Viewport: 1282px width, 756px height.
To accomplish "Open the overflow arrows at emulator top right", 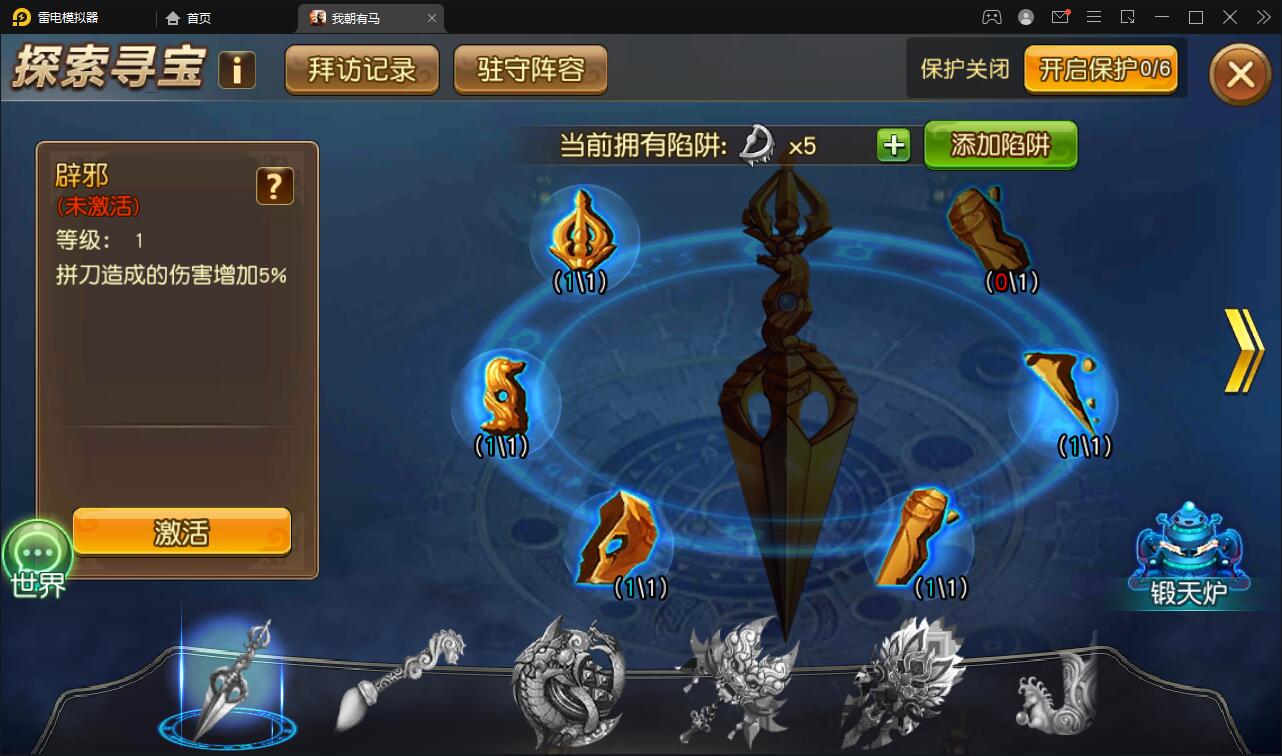I will tap(1262, 17).
